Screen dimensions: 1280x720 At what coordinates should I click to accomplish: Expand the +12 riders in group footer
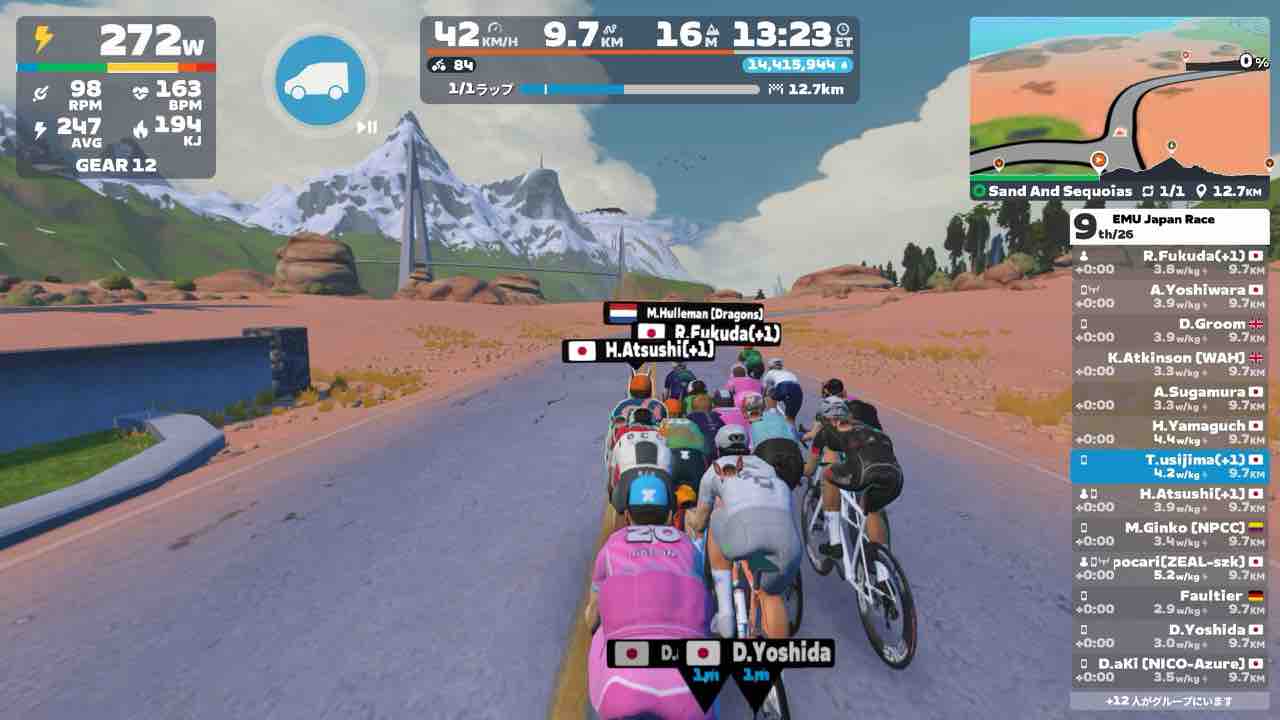click(x=1169, y=701)
